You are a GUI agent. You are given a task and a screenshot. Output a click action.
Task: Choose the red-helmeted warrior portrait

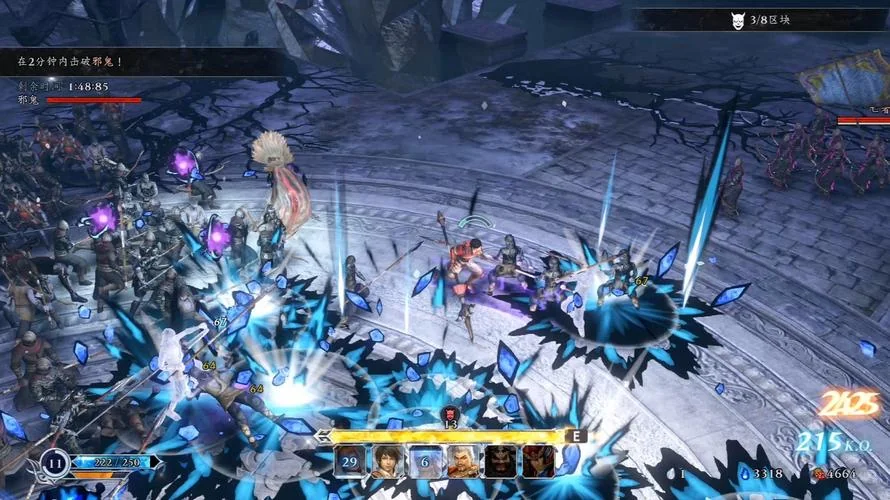pos(538,461)
